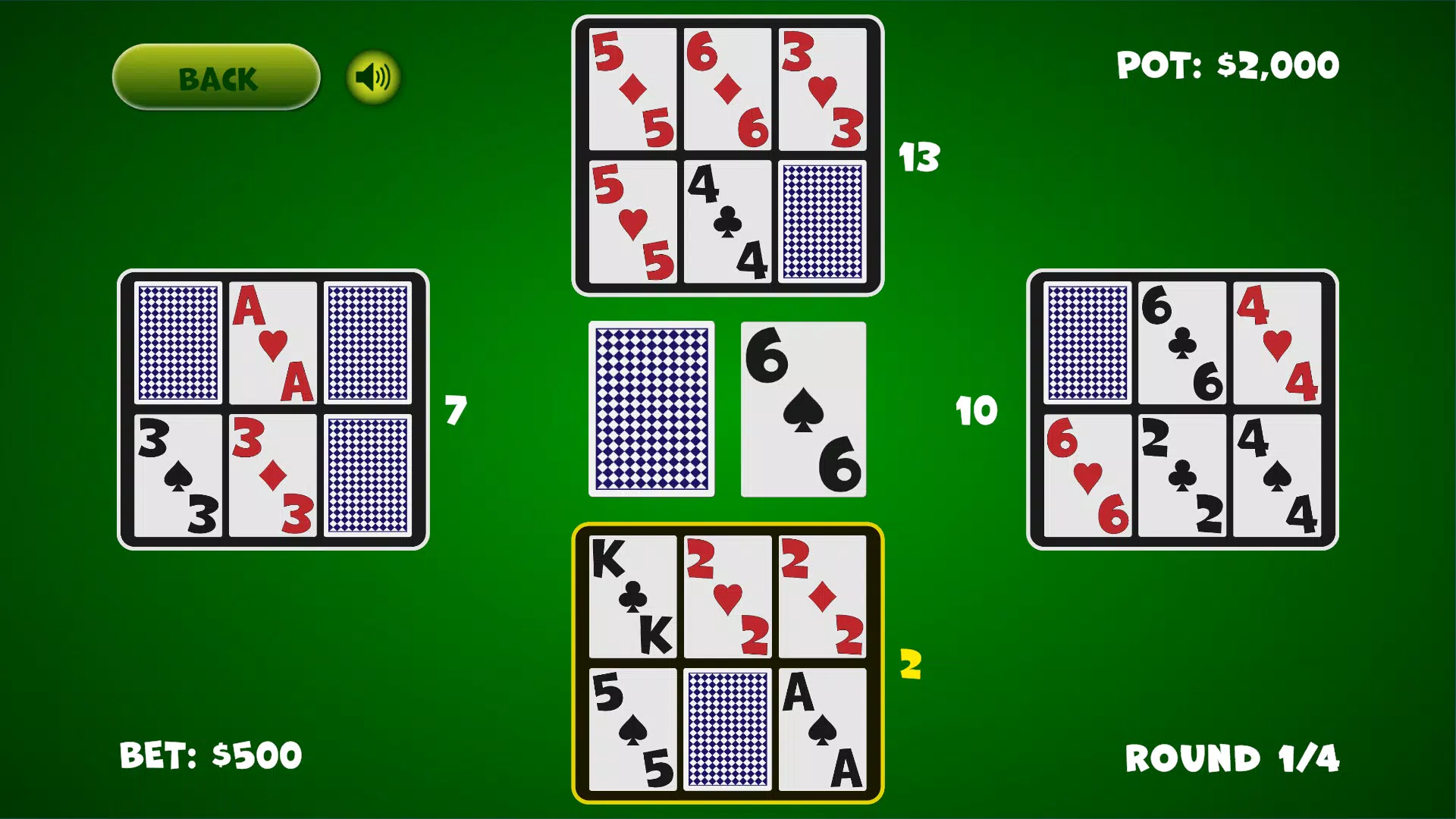Click the POT: $2,000 display
This screenshot has width=1456, height=819.
click(x=1227, y=64)
